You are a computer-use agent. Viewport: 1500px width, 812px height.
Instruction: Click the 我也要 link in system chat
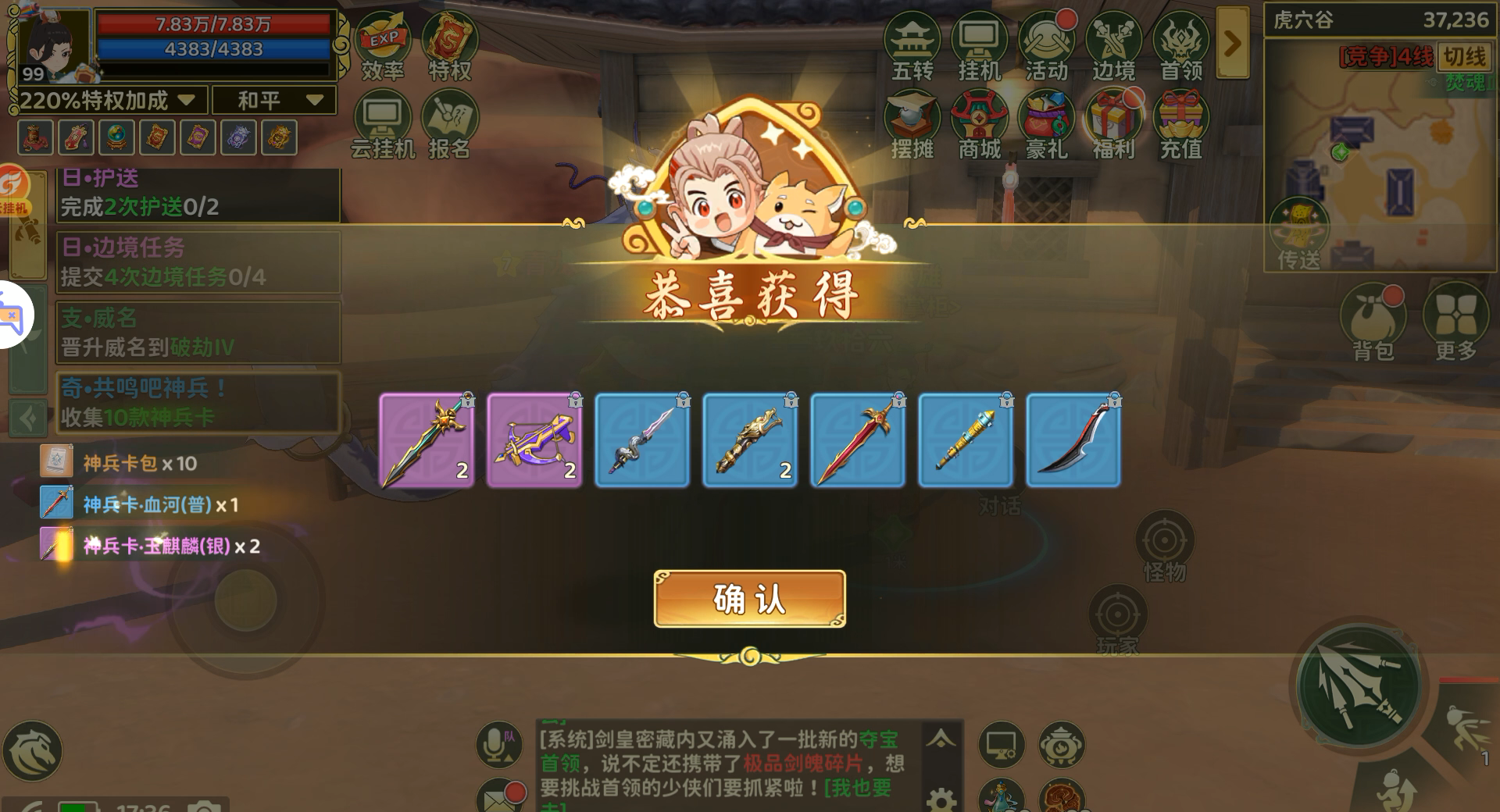click(x=859, y=789)
